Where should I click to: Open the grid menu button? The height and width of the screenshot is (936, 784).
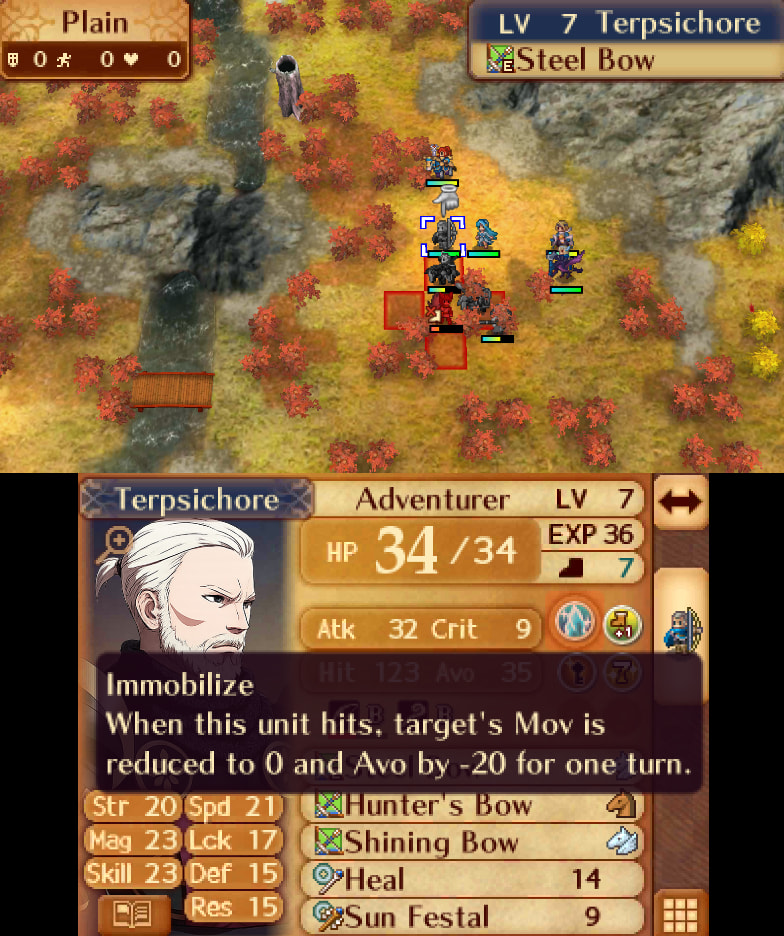pos(680,914)
